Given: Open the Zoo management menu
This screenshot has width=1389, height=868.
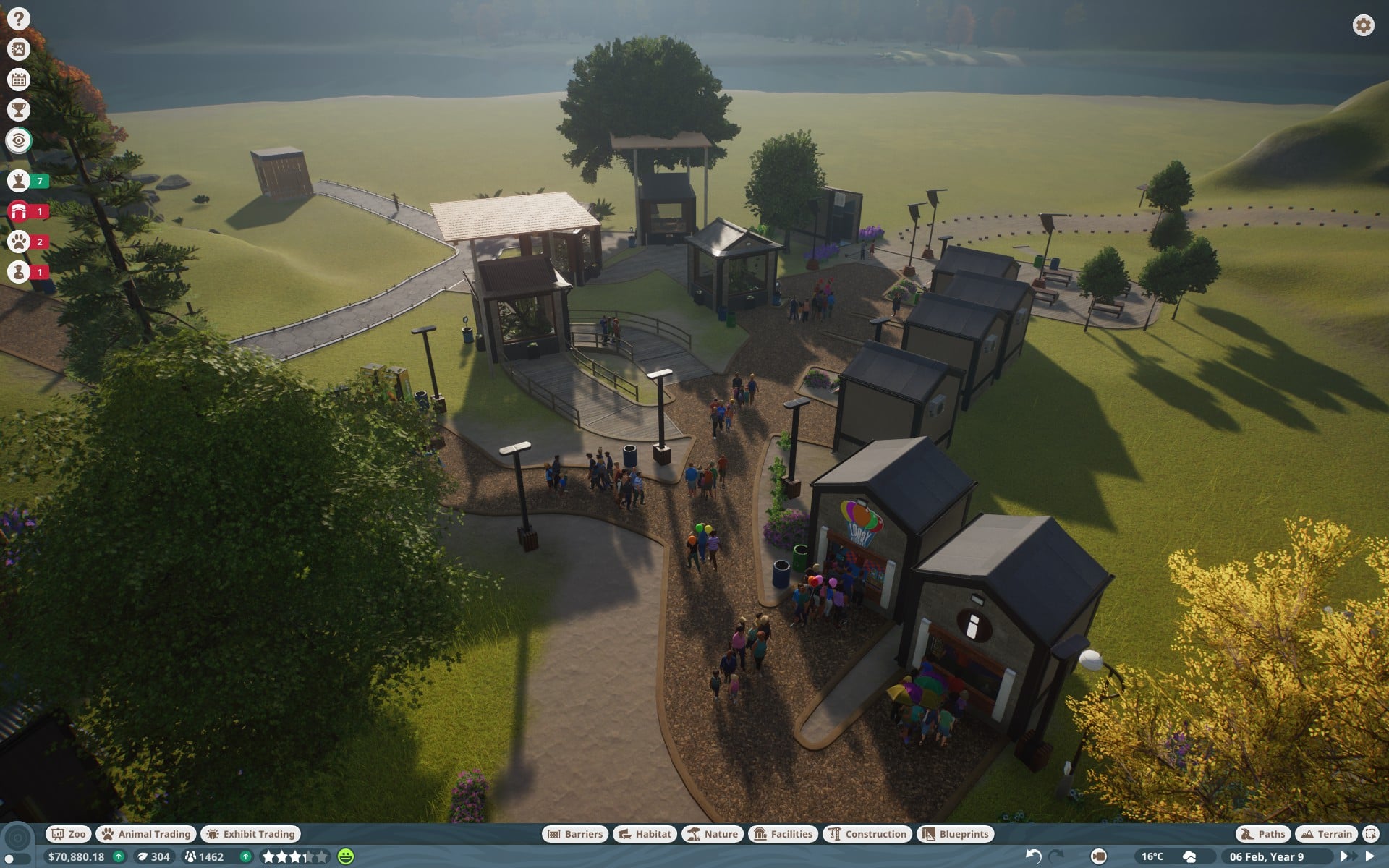Looking at the screenshot, I should point(69,834).
